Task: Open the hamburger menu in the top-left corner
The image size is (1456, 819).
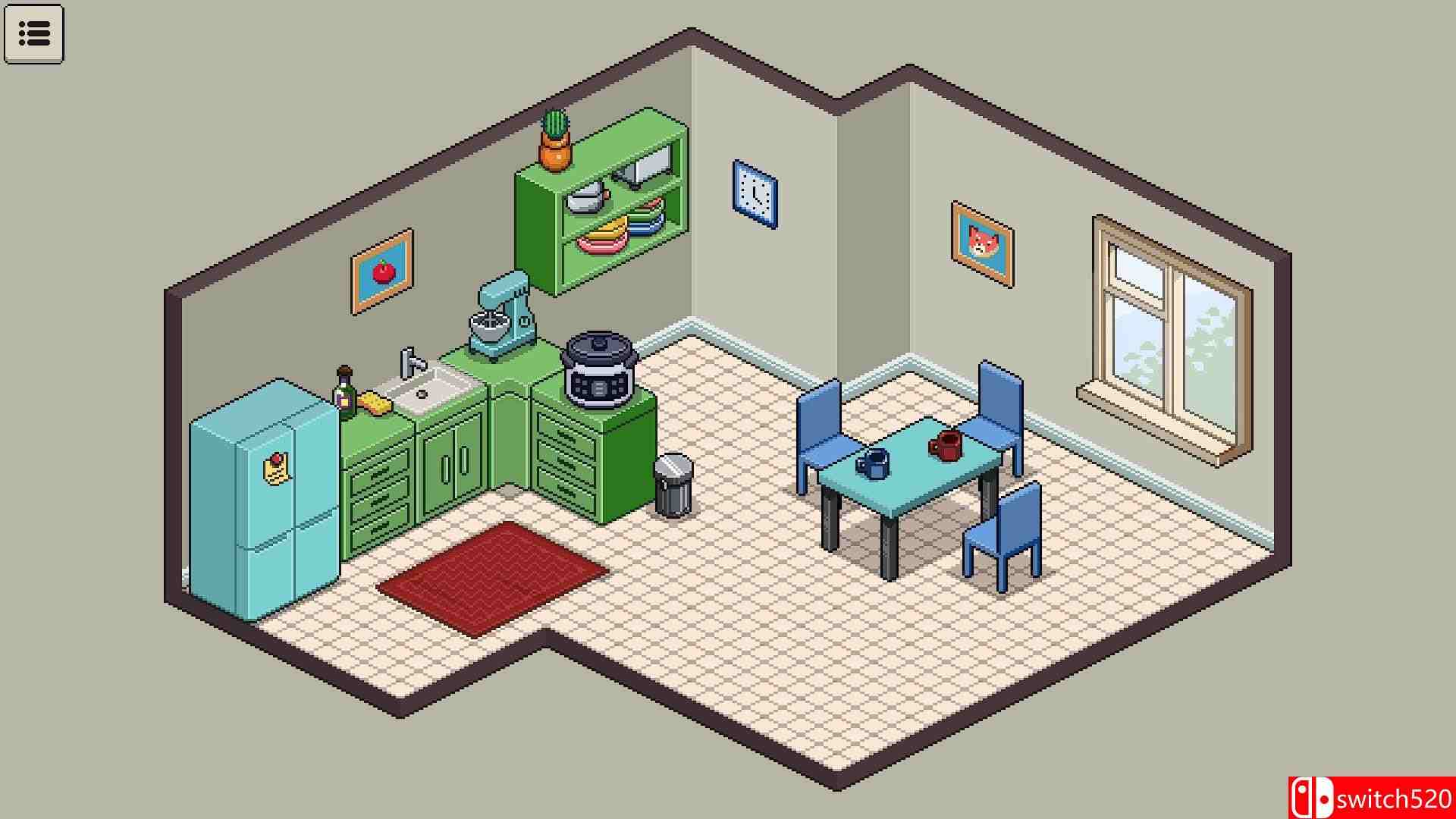Action: pyautogui.click(x=35, y=33)
